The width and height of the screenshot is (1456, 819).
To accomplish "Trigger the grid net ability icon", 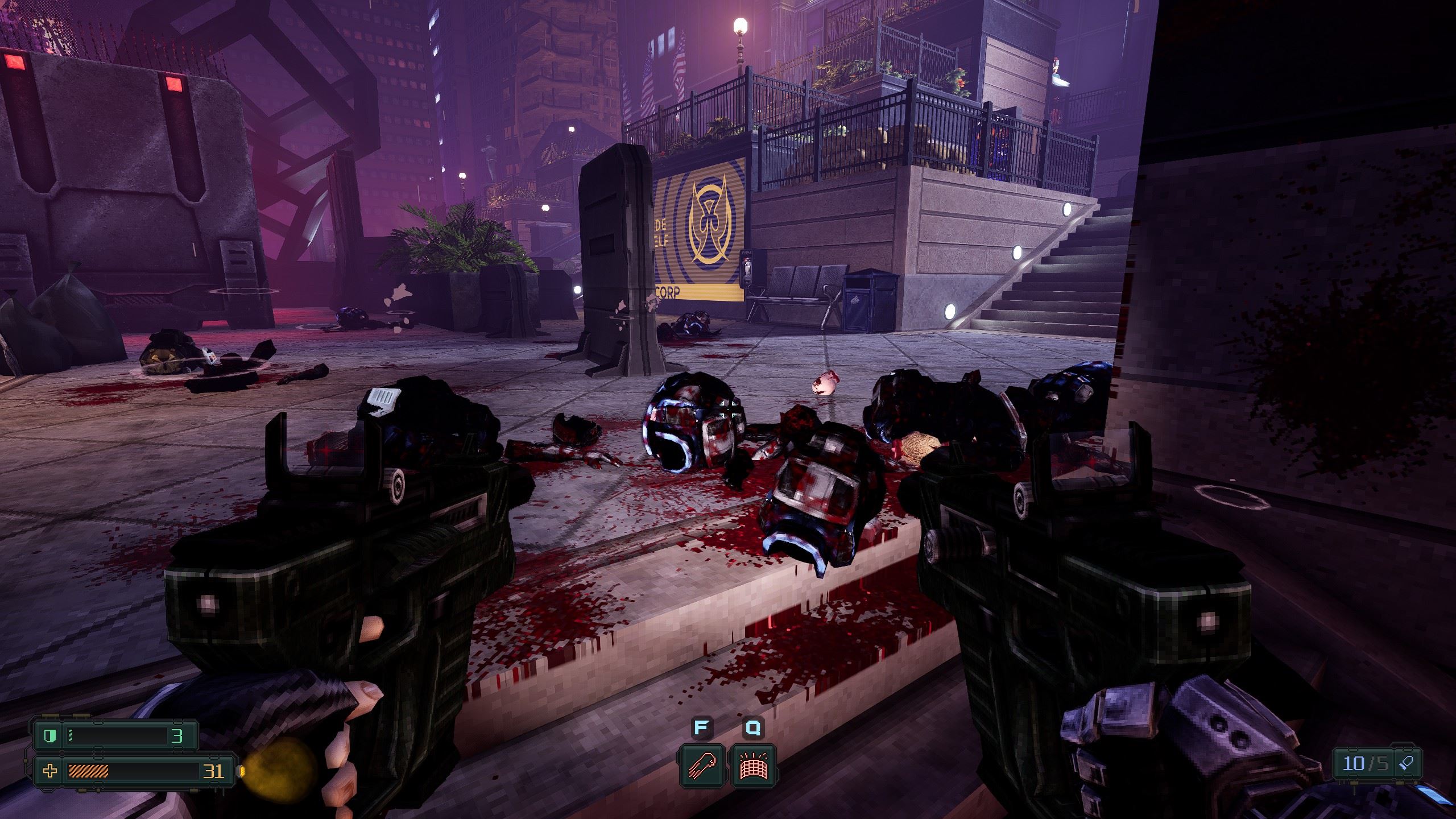I will click(x=753, y=765).
